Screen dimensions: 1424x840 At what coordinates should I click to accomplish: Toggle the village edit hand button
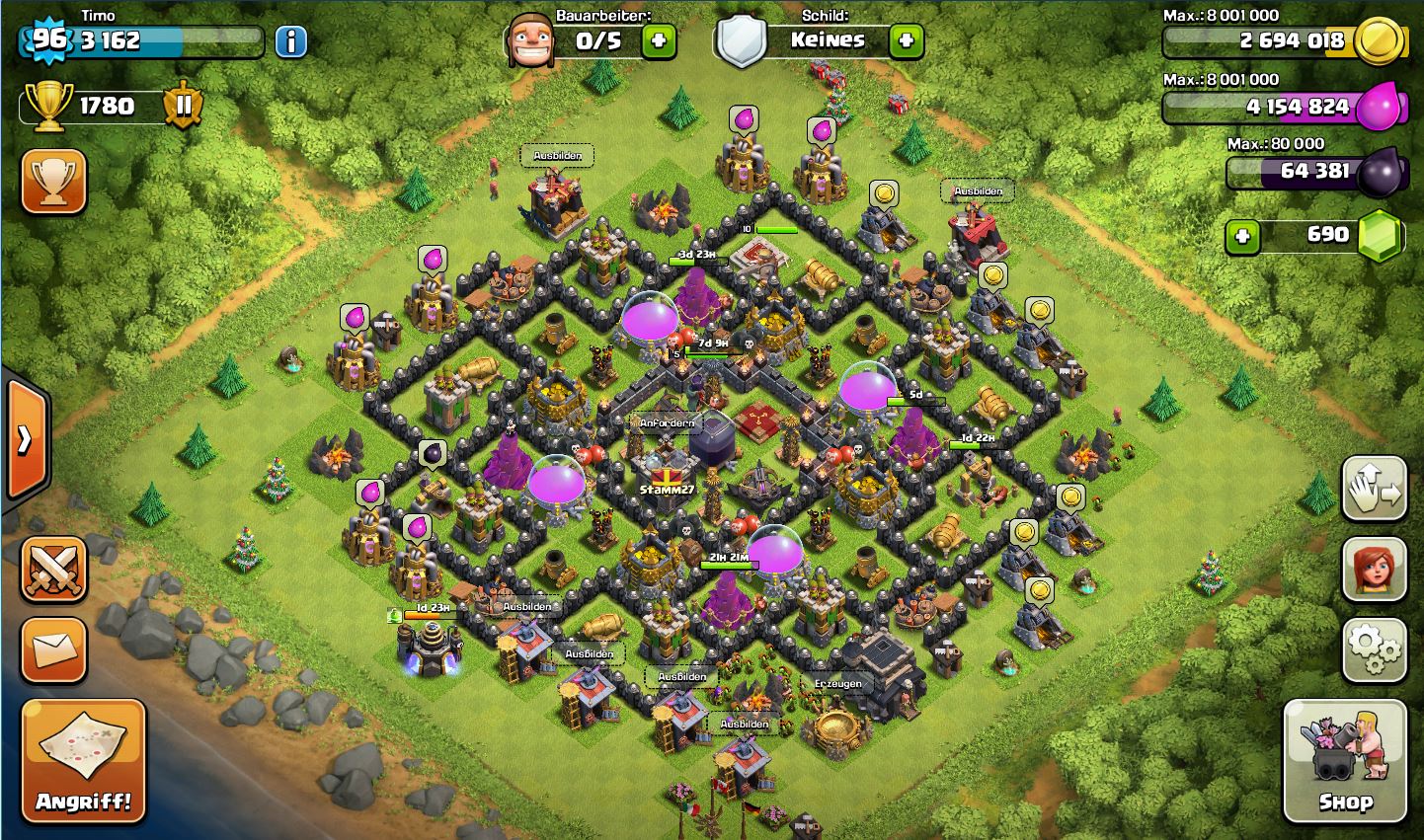click(x=1374, y=489)
